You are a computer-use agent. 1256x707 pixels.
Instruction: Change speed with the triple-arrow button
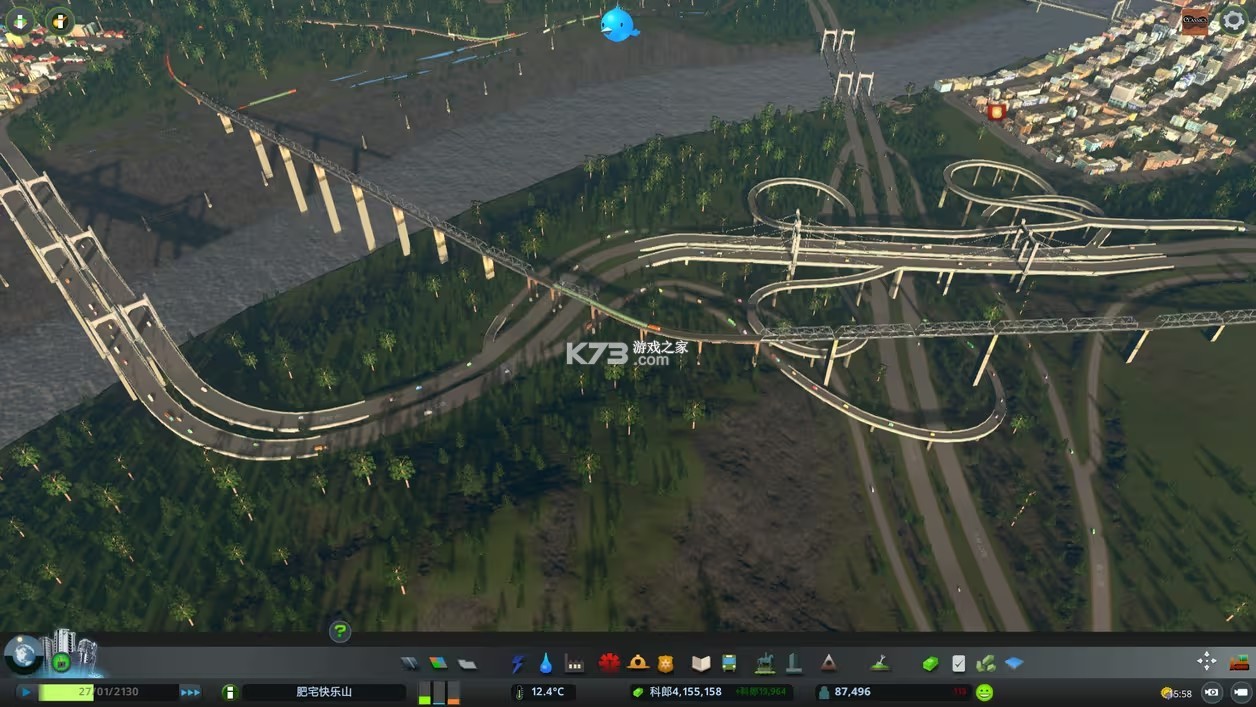click(x=190, y=692)
